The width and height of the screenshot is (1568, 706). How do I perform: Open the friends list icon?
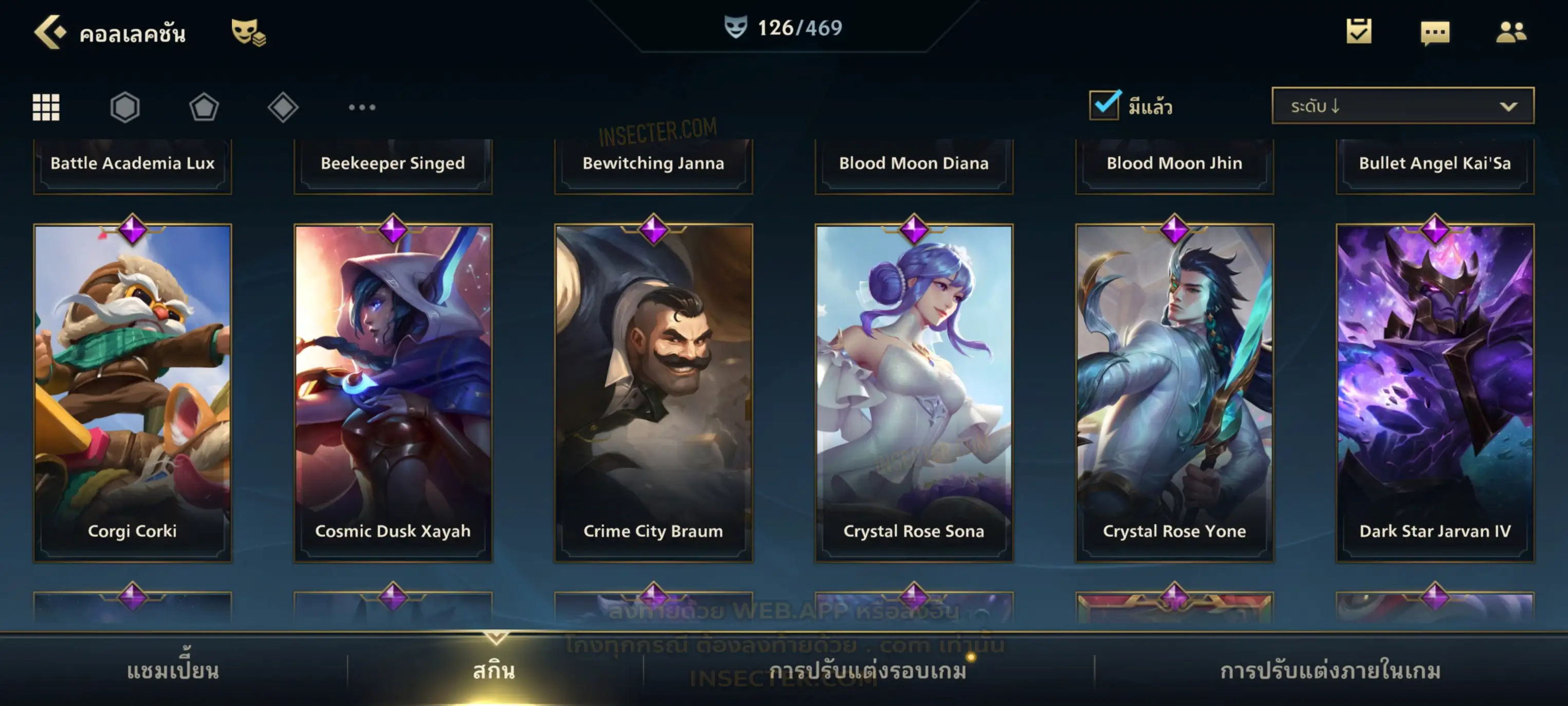(x=1511, y=32)
